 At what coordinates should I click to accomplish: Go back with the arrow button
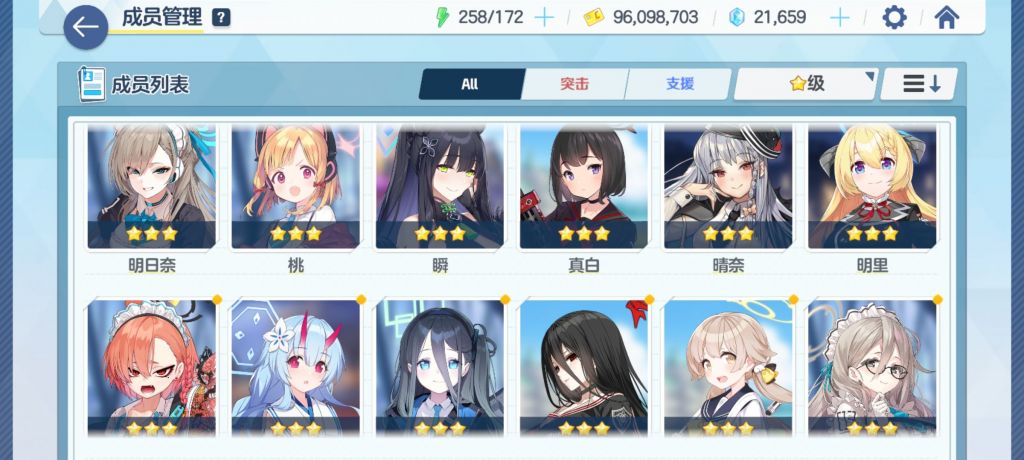point(86,28)
